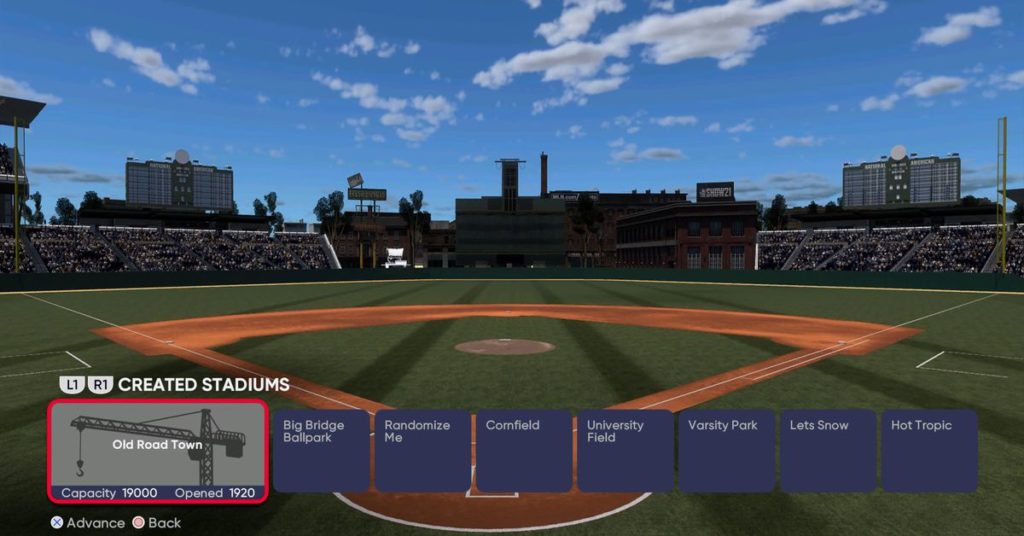Choose the University Field stadium
The width and height of the screenshot is (1024, 536).
[625, 450]
